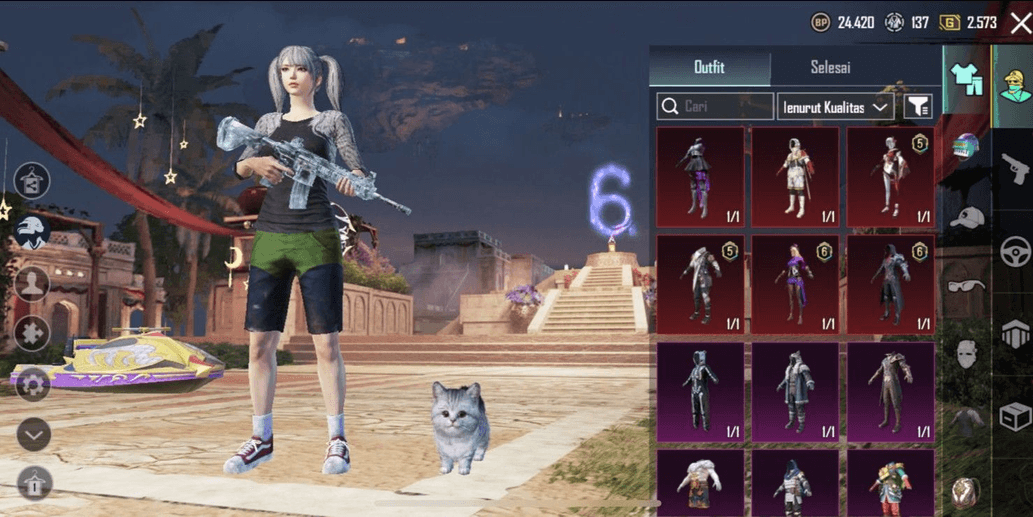Select the sunglasses category icon
The height and width of the screenshot is (517, 1033).
tap(967, 285)
